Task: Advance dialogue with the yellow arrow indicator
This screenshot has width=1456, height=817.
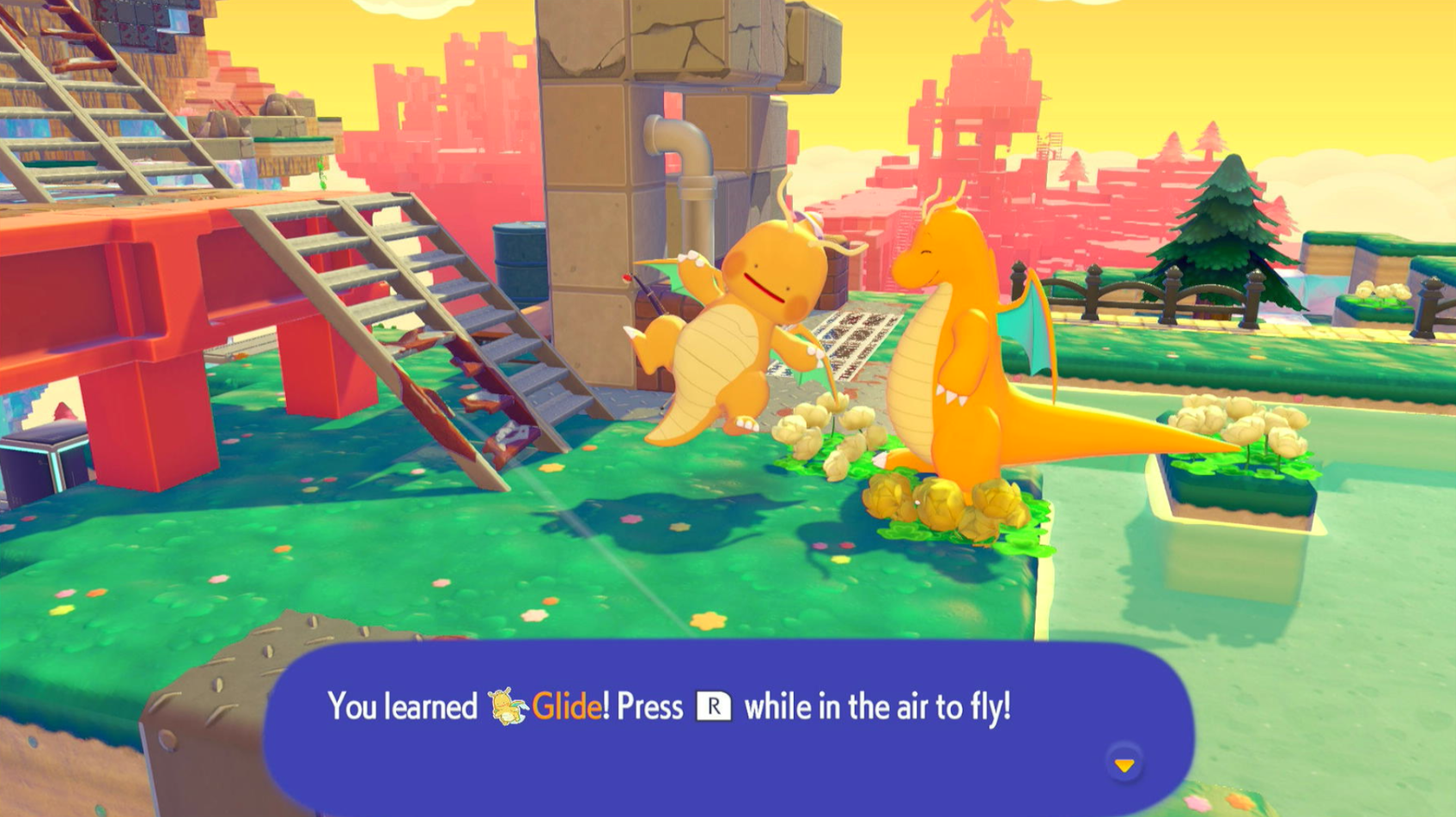Action: [1124, 764]
